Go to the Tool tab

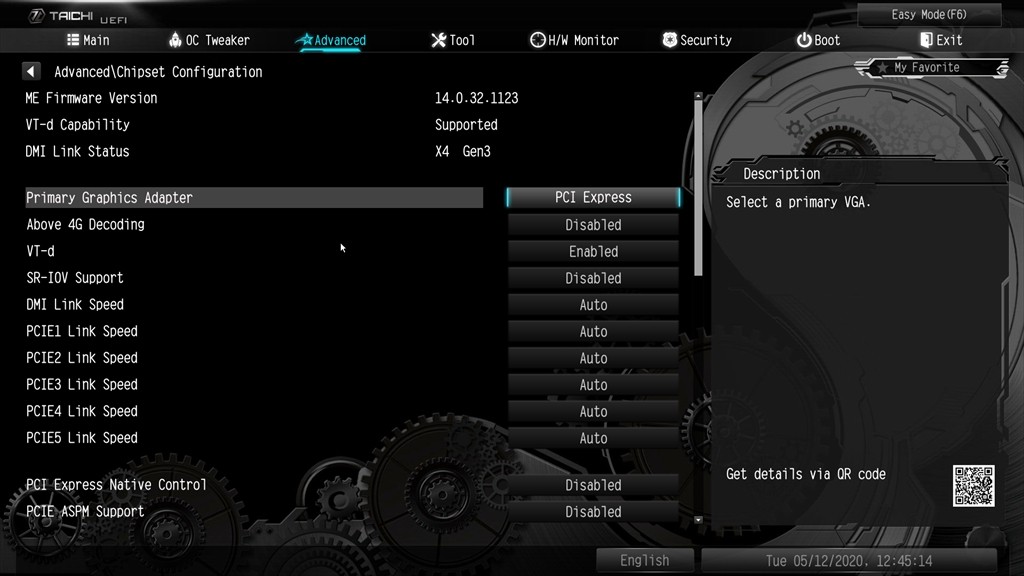(453, 40)
